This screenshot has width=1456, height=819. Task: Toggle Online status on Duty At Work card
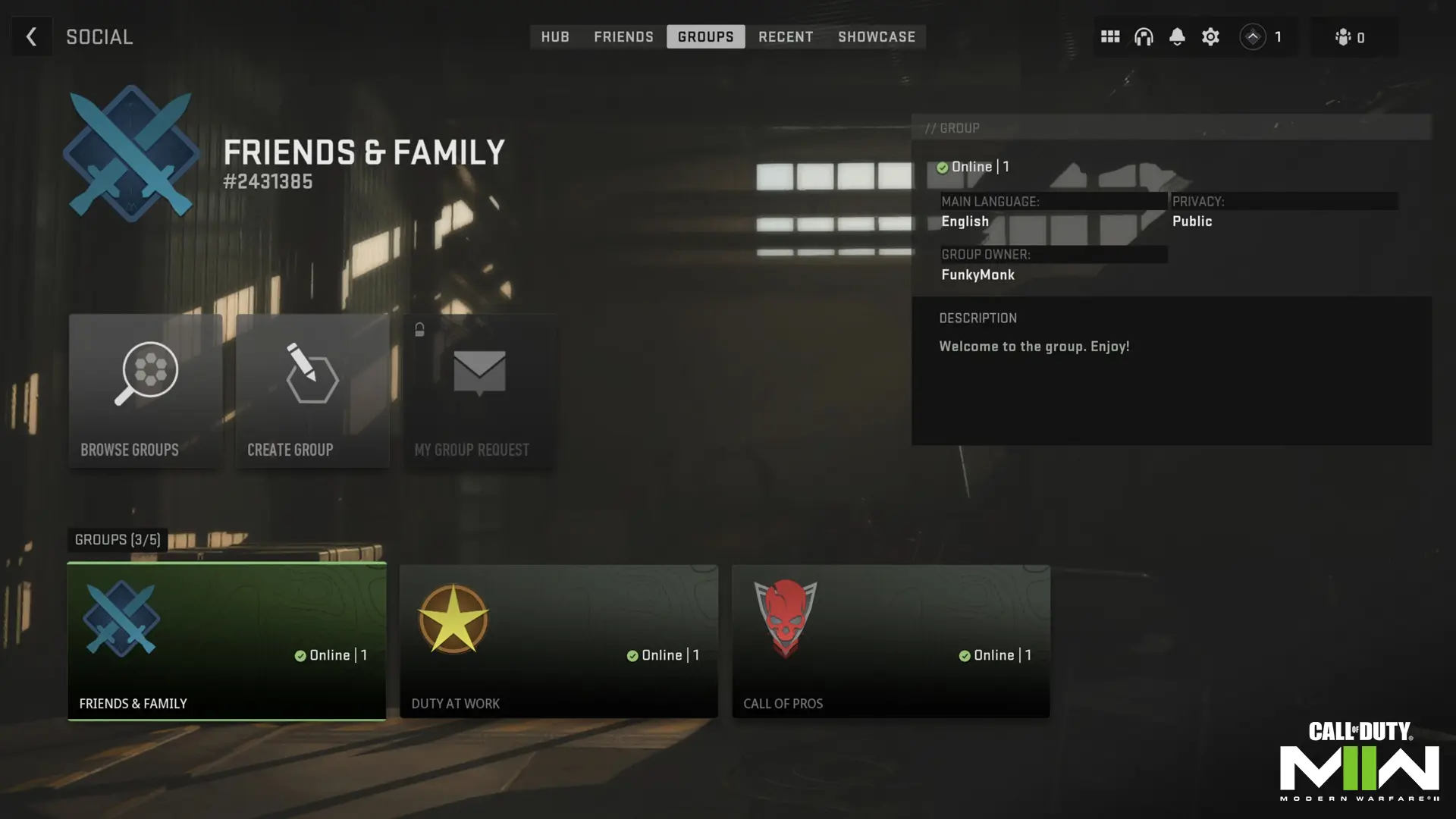[x=632, y=655]
